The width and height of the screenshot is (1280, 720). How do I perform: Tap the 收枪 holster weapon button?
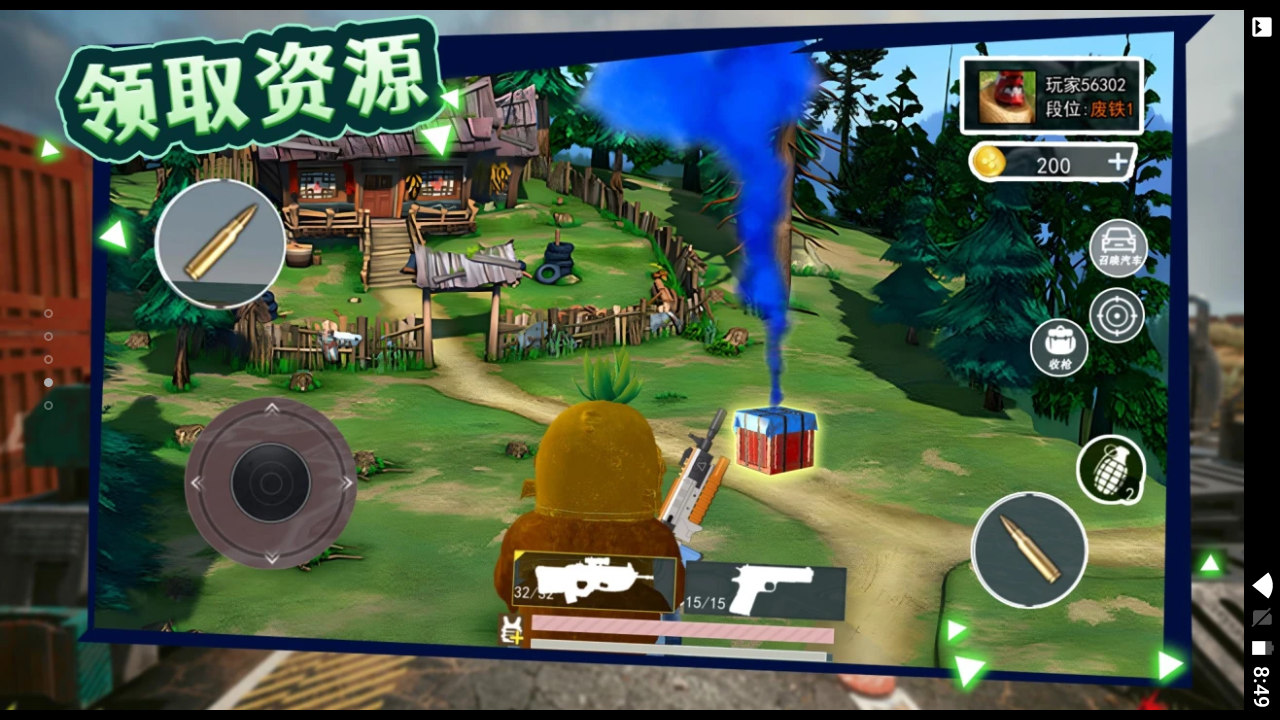pyautogui.click(x=1060, y=348)
